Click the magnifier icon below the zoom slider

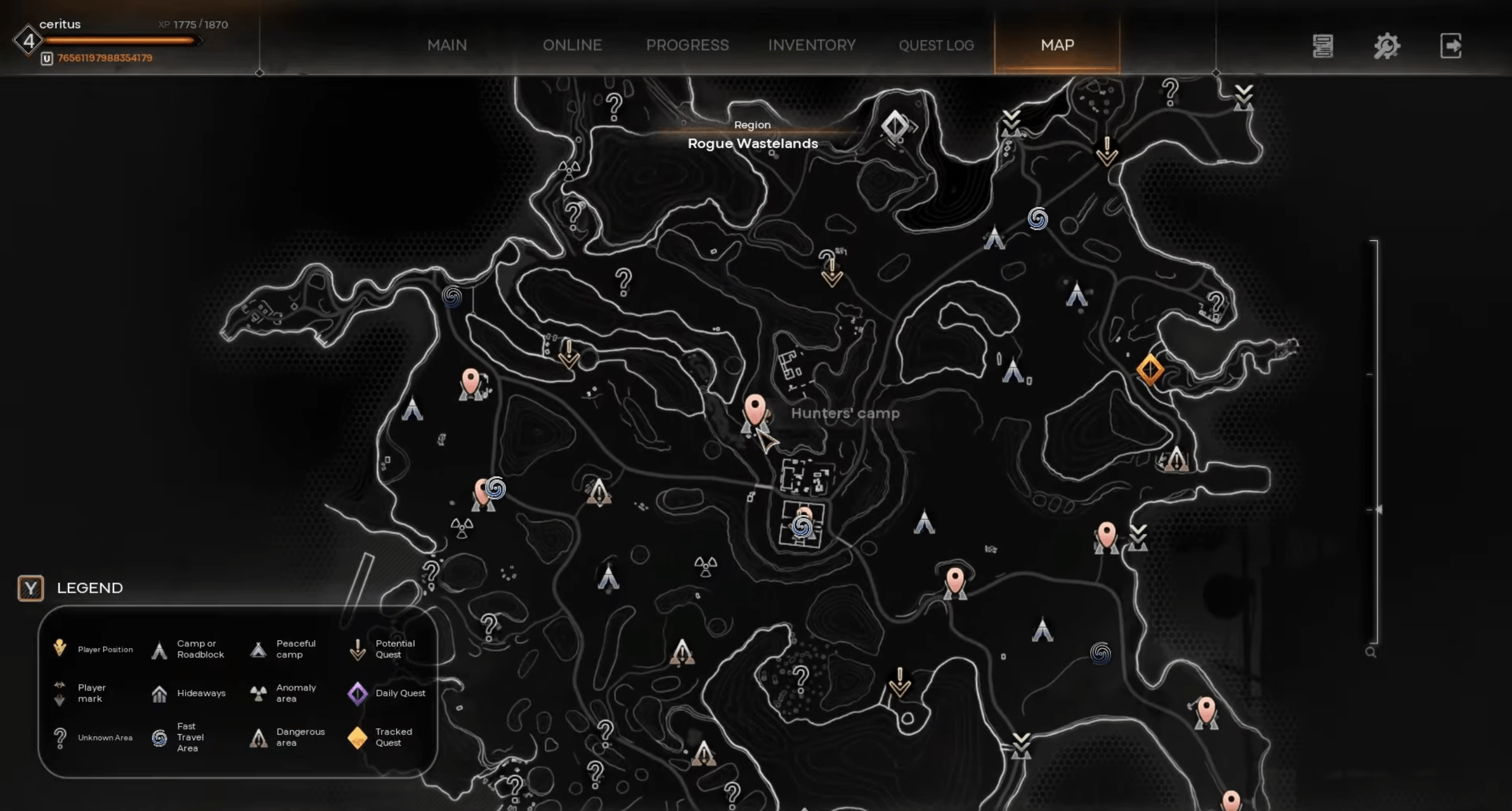point(1371,652)
